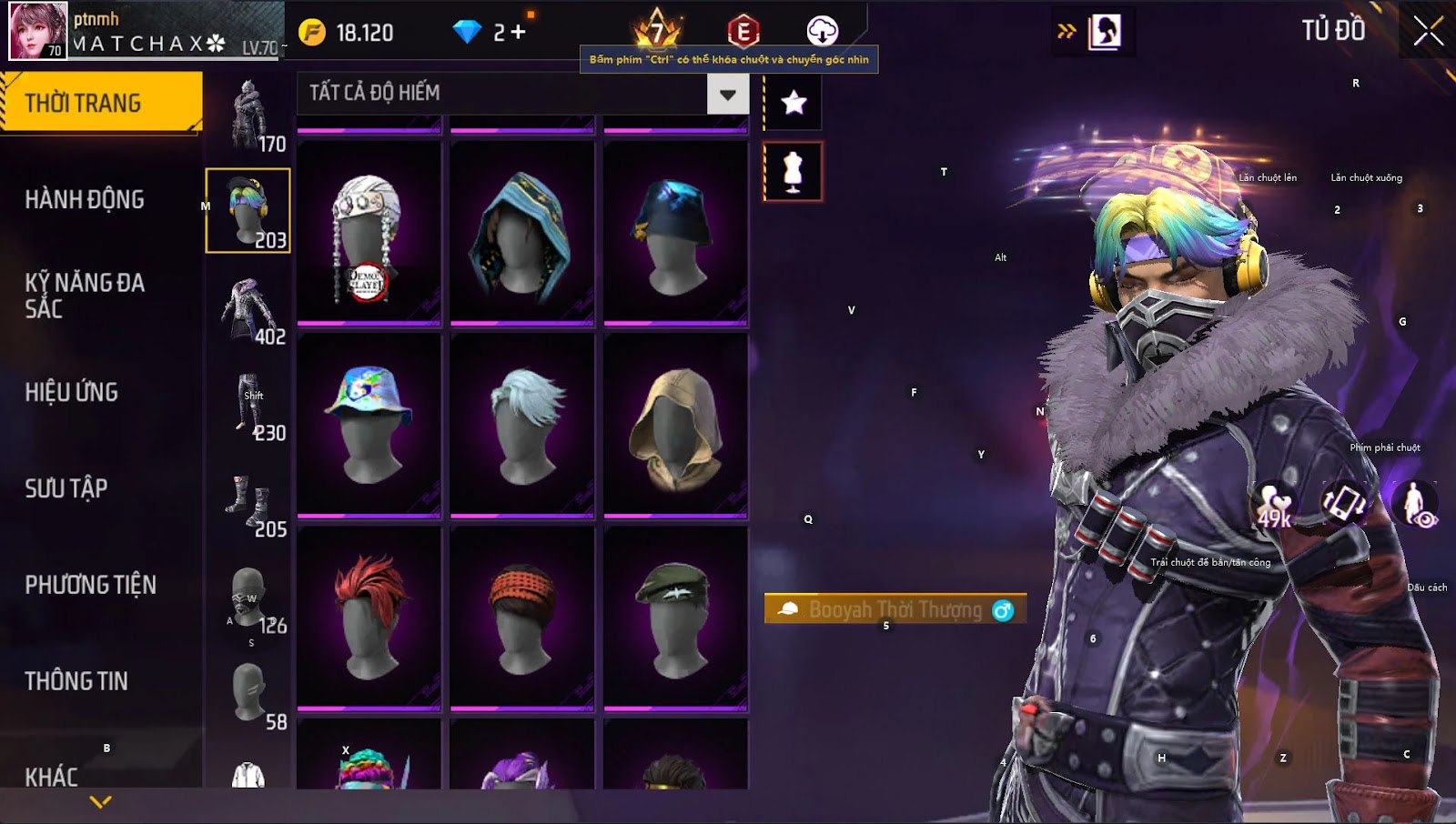Open the Sưu Tập section

coord(66,488)
